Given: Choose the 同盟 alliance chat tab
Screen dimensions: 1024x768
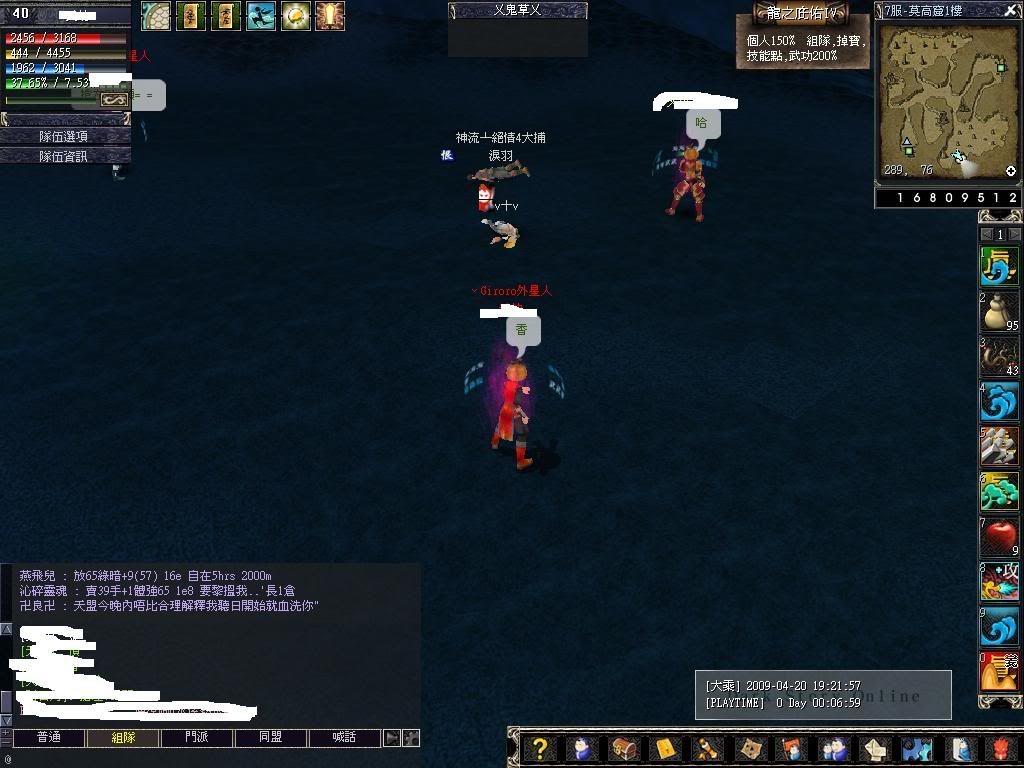Looking at the screenshot, I should [x=270, y=738].
